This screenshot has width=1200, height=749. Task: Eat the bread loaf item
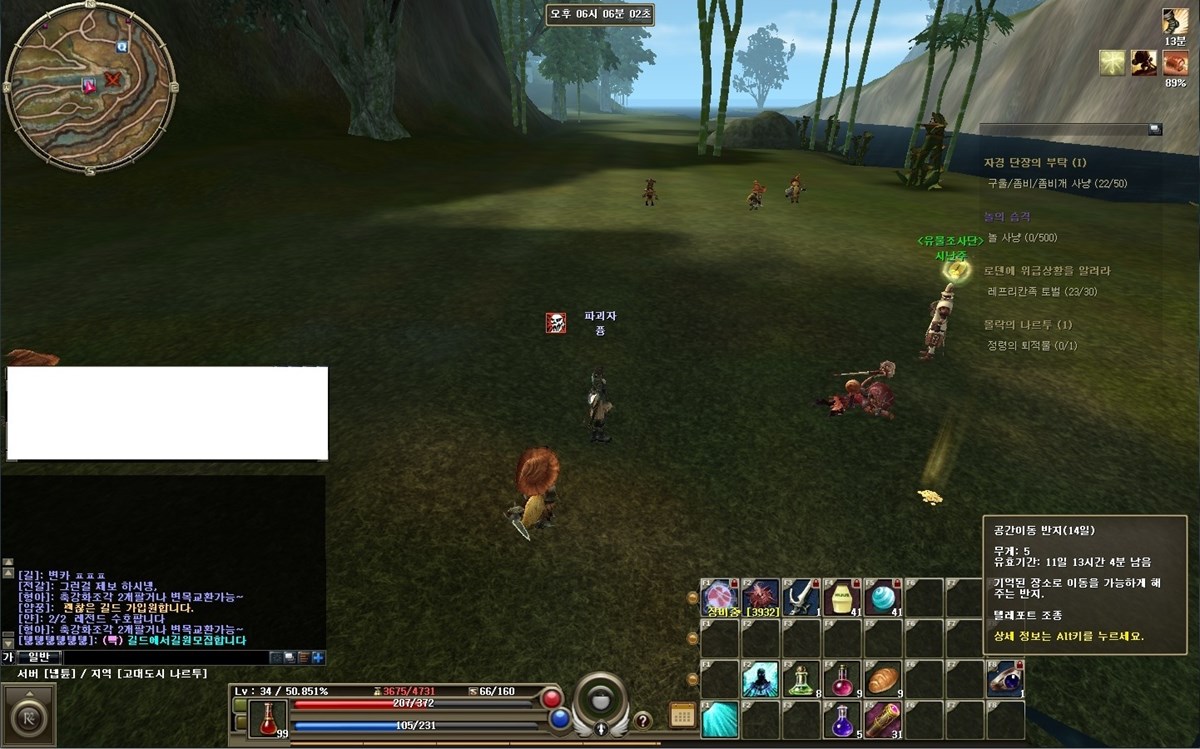(x=883, y=679)
